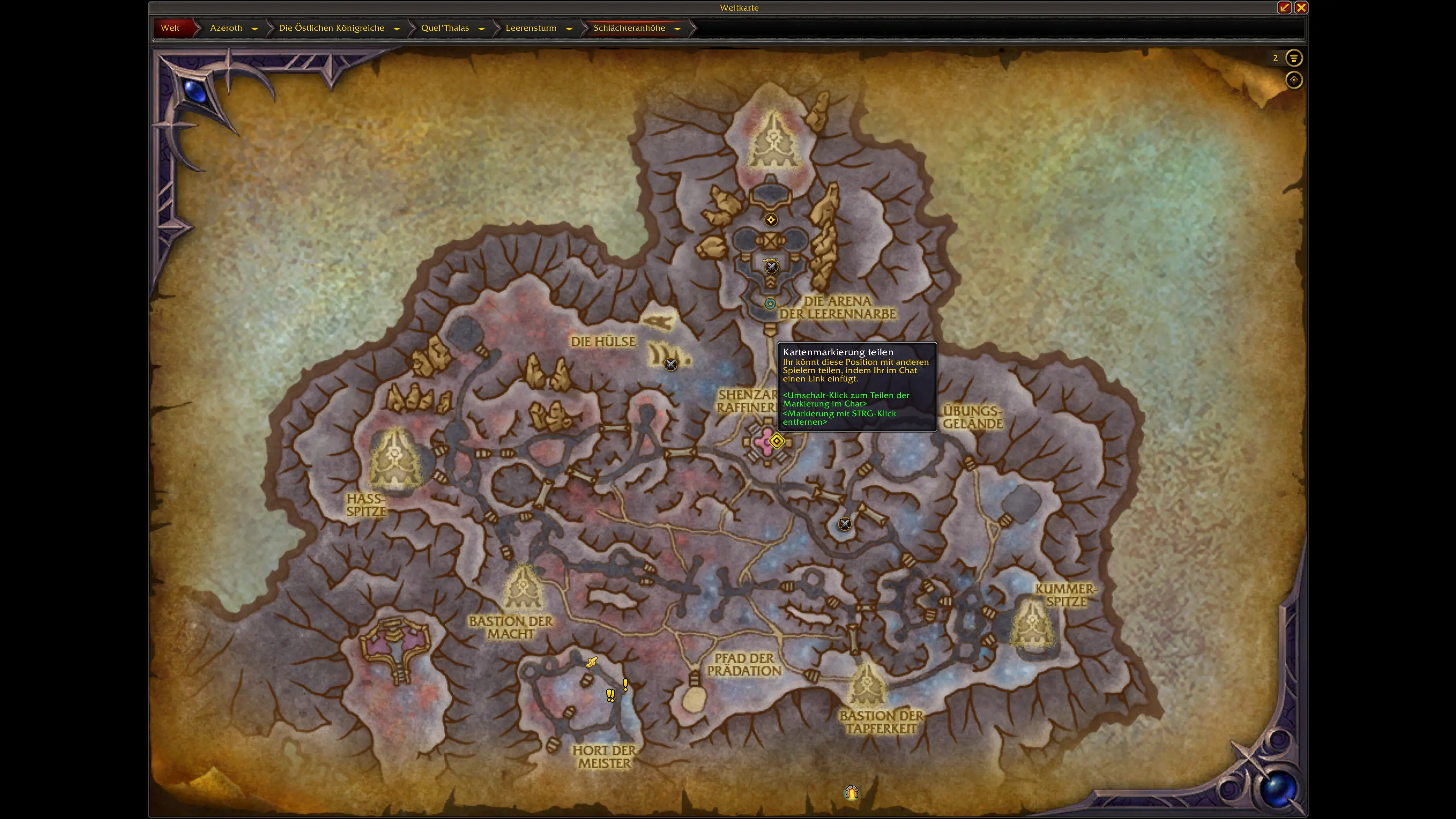
Task: Select the single exclamation quest marker
Action: pos(625,684)
